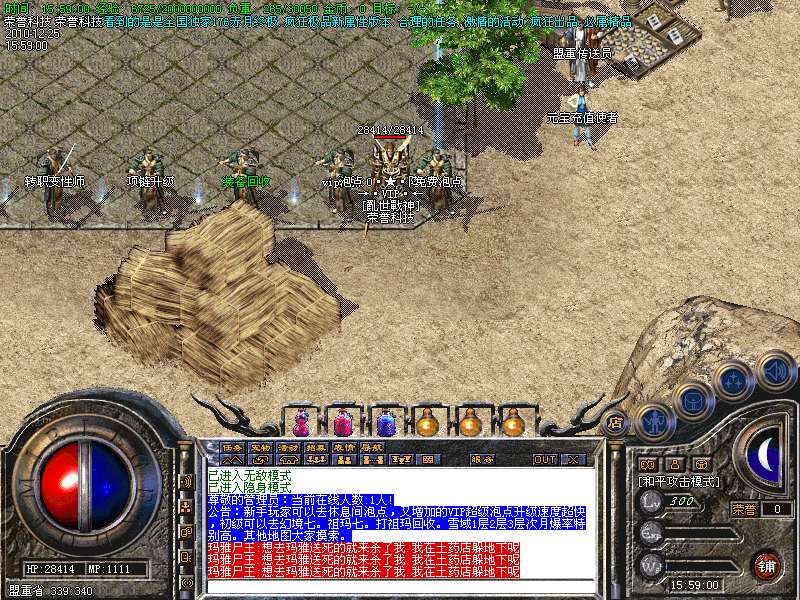
Task: Click the 荣誉 honor label
Action: tap(743, 509)
